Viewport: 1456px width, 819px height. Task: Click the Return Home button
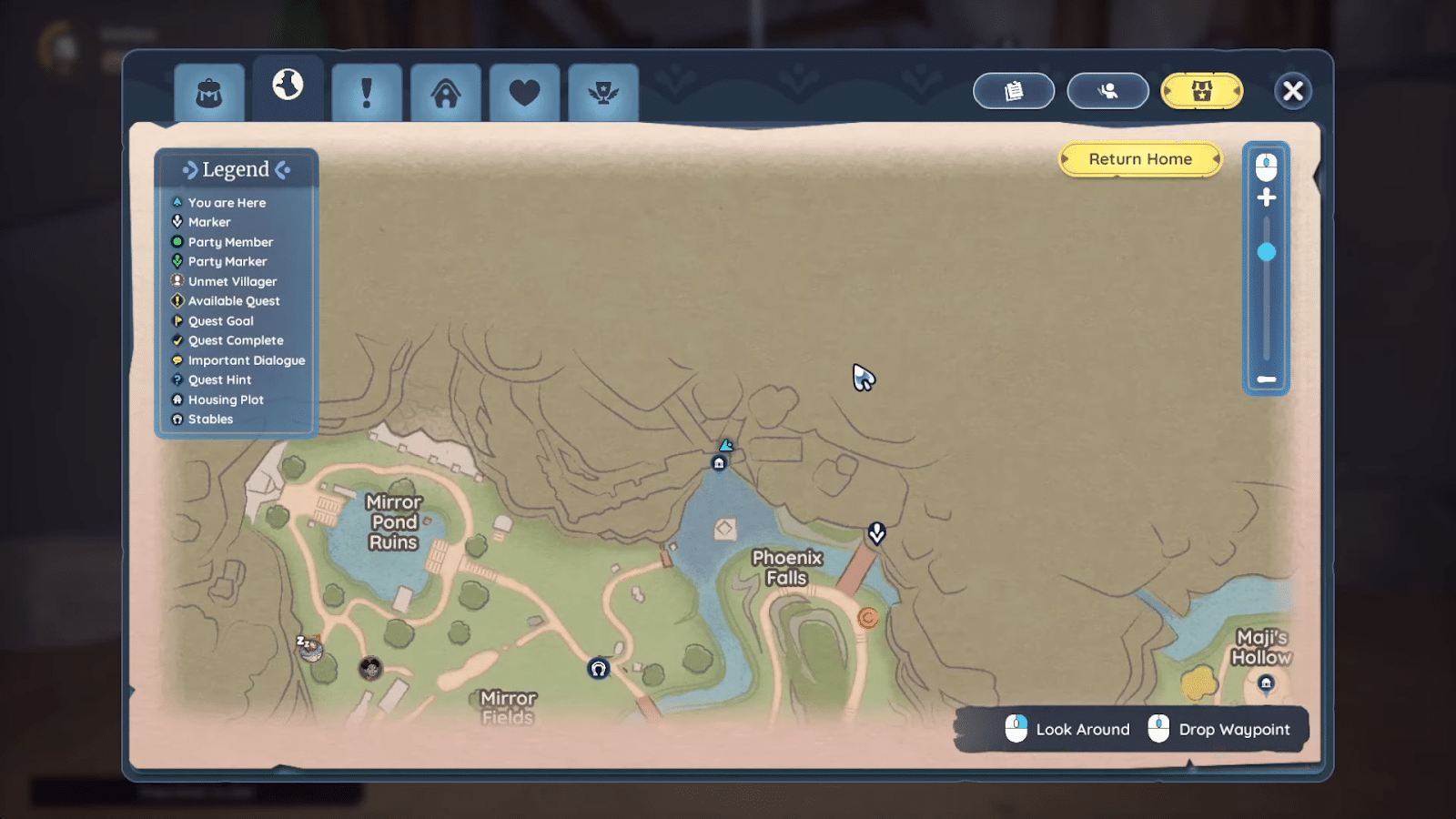pyautogui.click(x=1139, y=158)
